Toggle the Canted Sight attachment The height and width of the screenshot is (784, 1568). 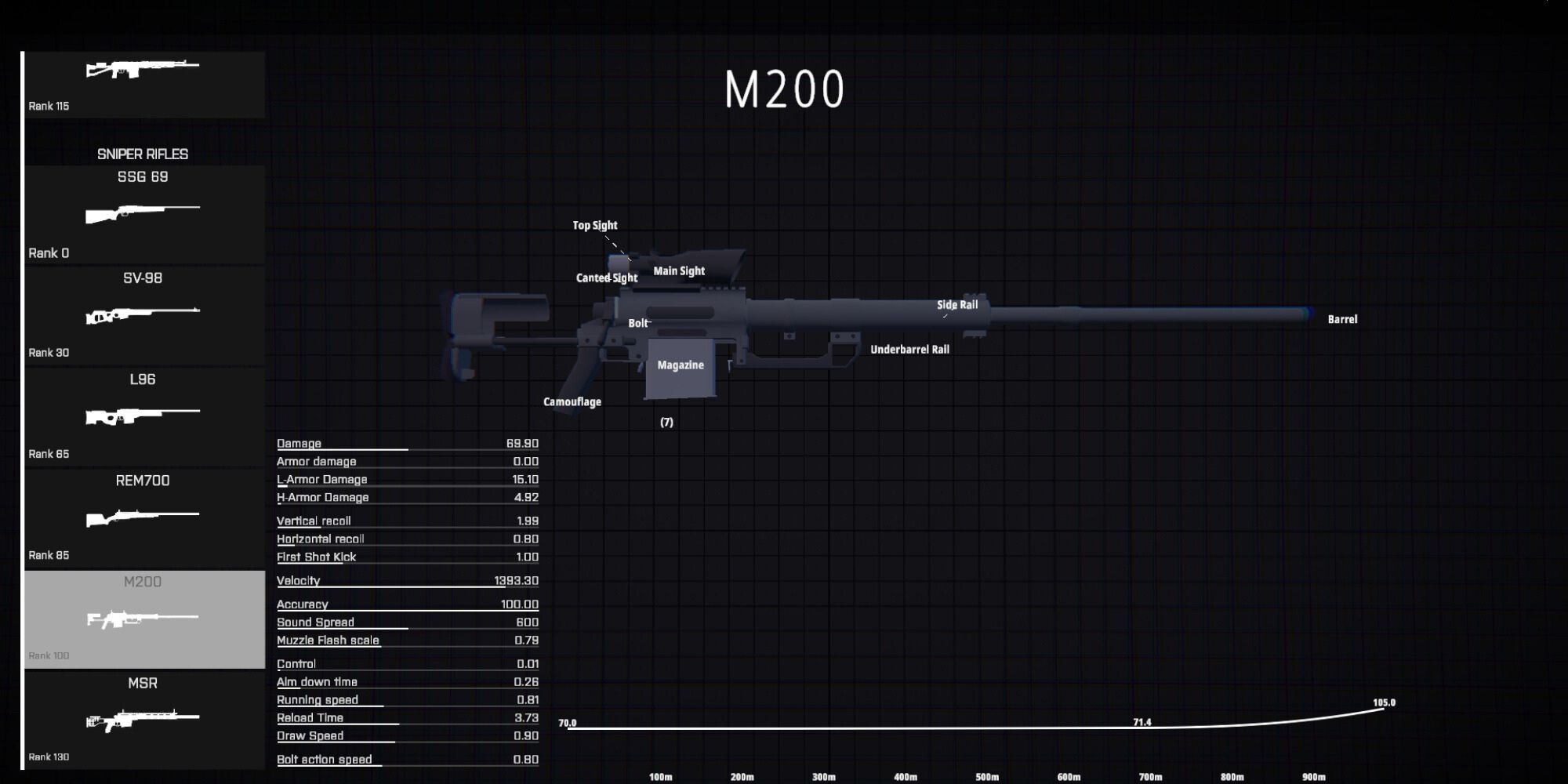[605, 278]
